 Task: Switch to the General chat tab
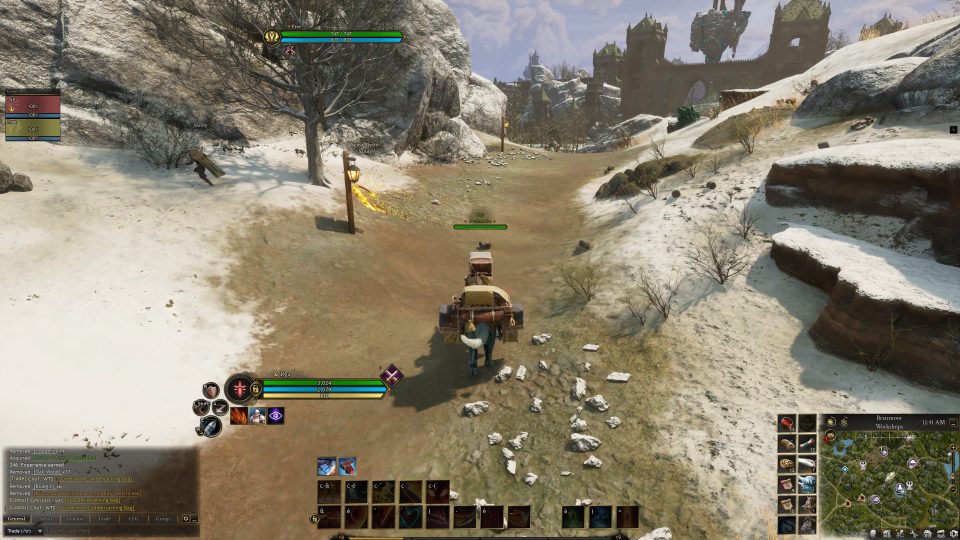(x=16, y=518)
